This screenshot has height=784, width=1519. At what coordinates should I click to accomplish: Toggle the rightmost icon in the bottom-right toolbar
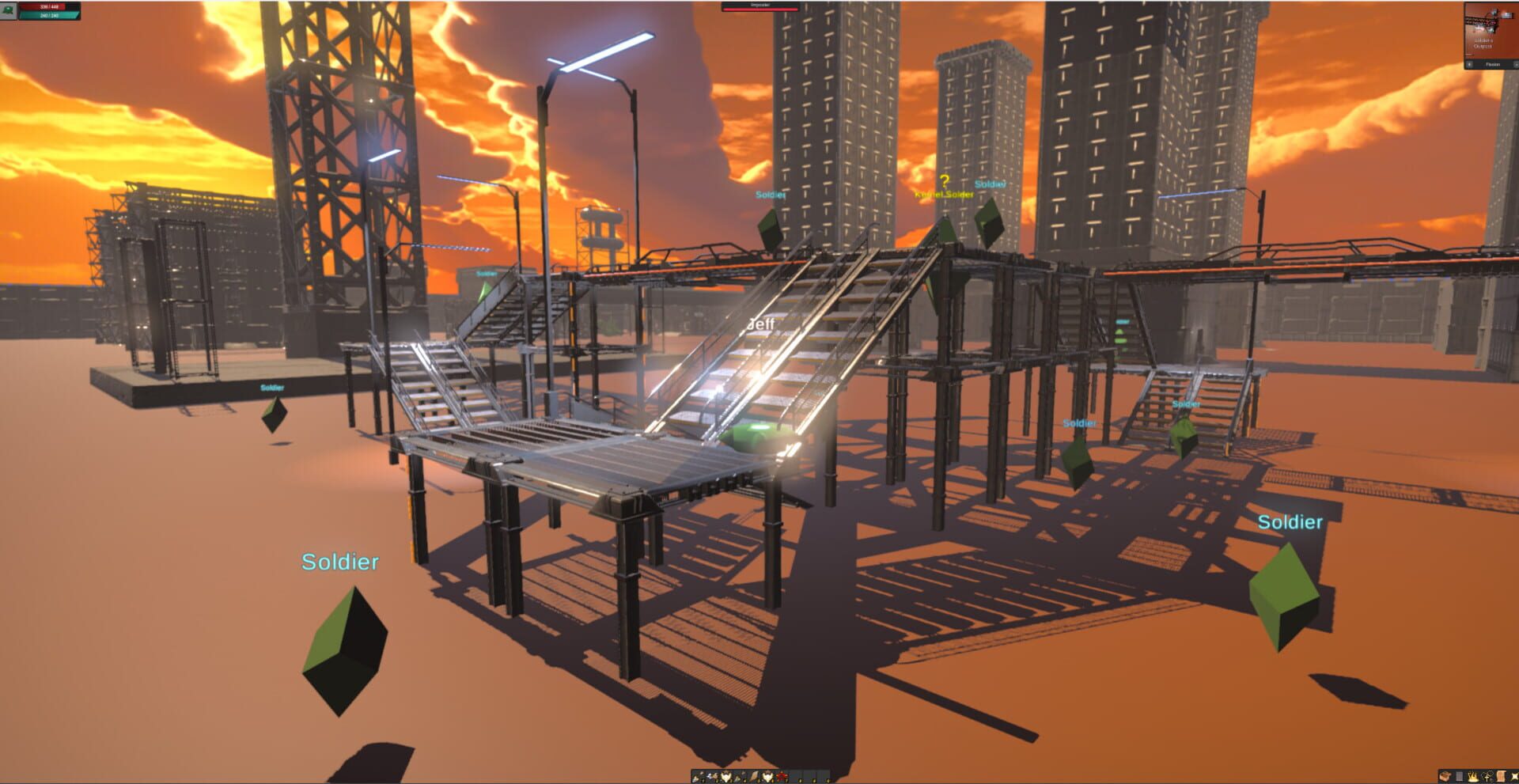[x=1515, y=775]
